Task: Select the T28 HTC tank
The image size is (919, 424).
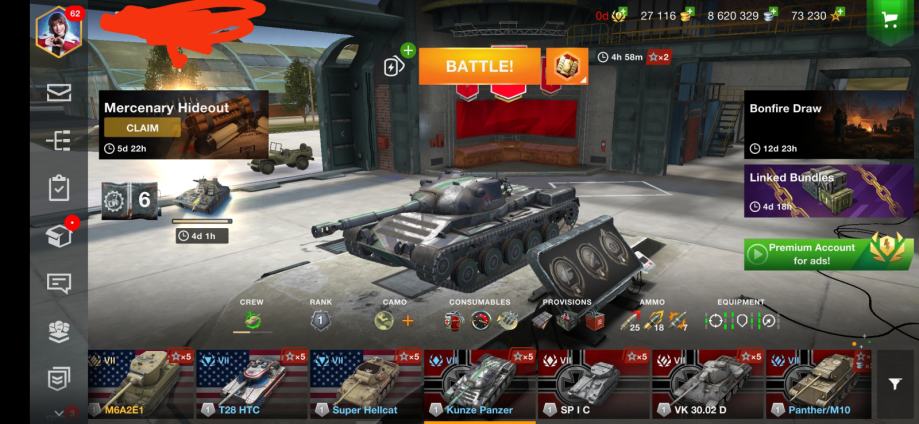Action: 252,383
